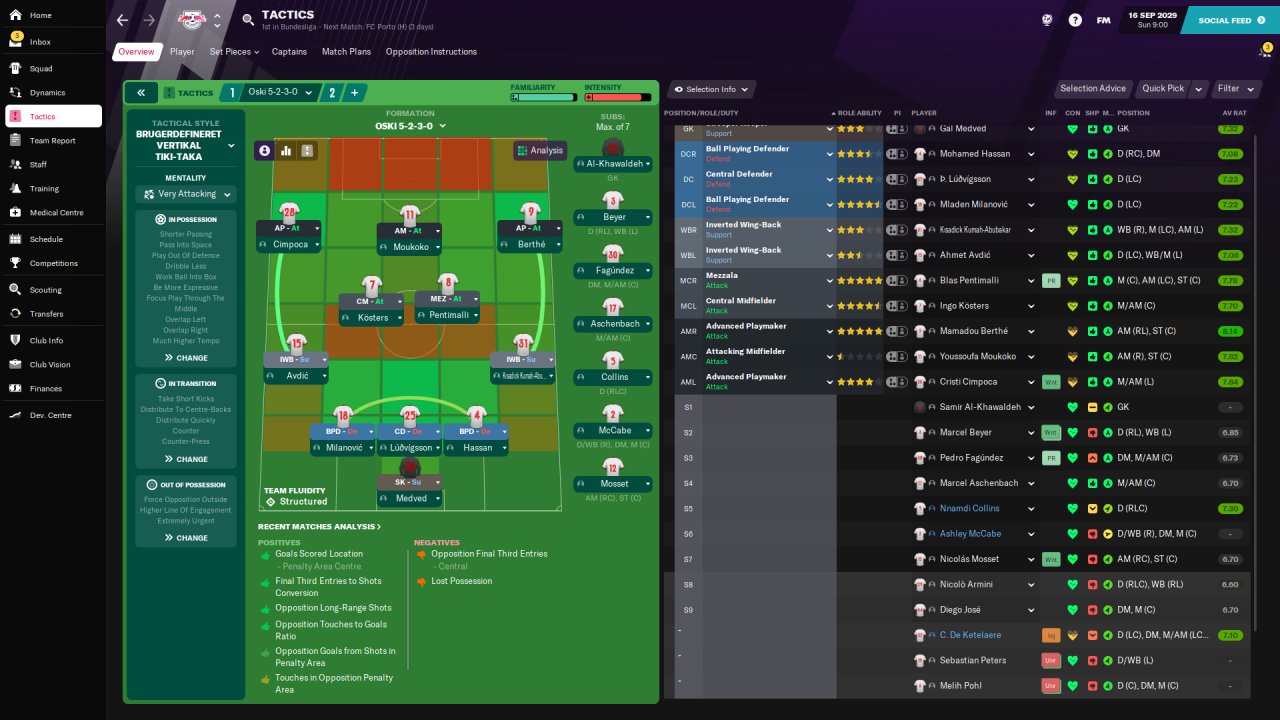Add a new tactic slot with plus button
Image resolution: width=1280 pixels, height=720 pixels.
tap(354, 93)
